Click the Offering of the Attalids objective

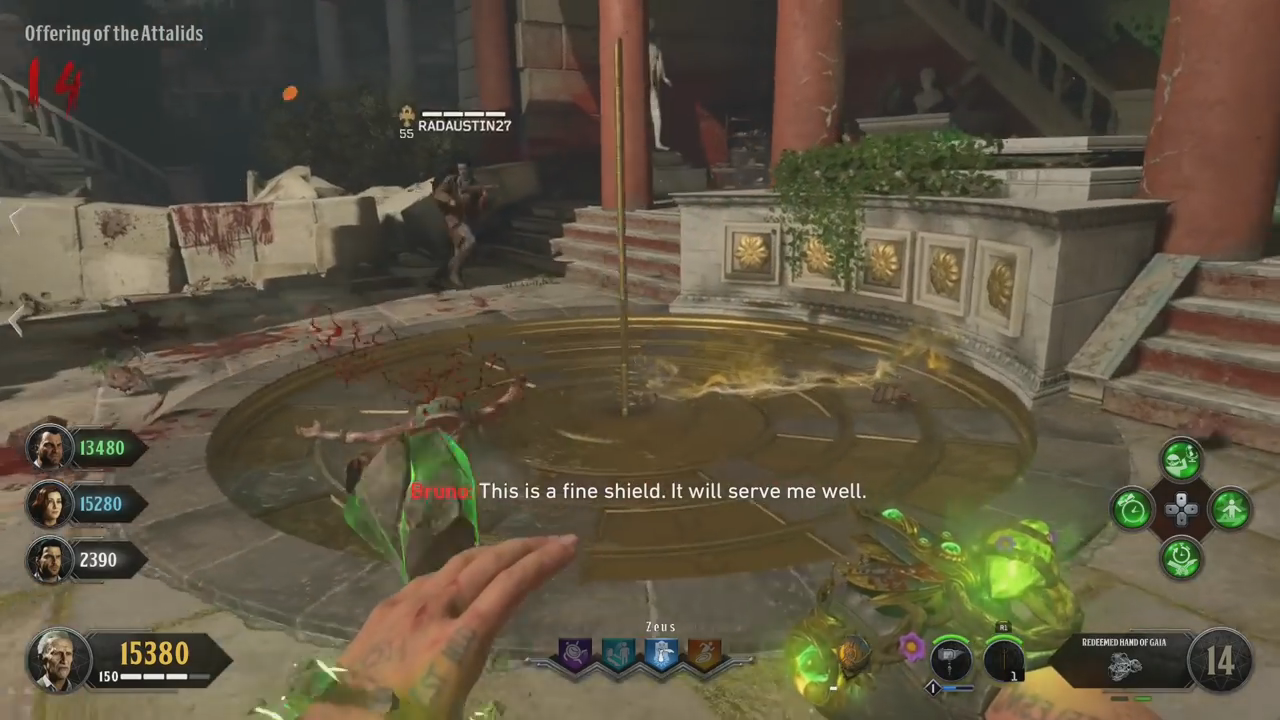(114, 34)
